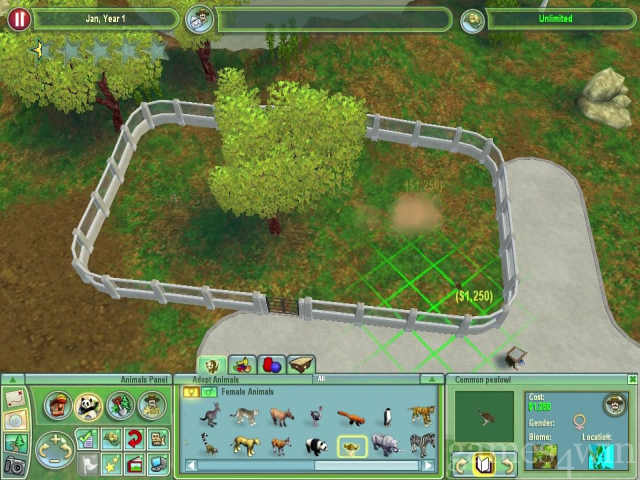Open the Zoopedia book for peafowl
The width and height of the screenshot is (640, 480).
[485, 464]
